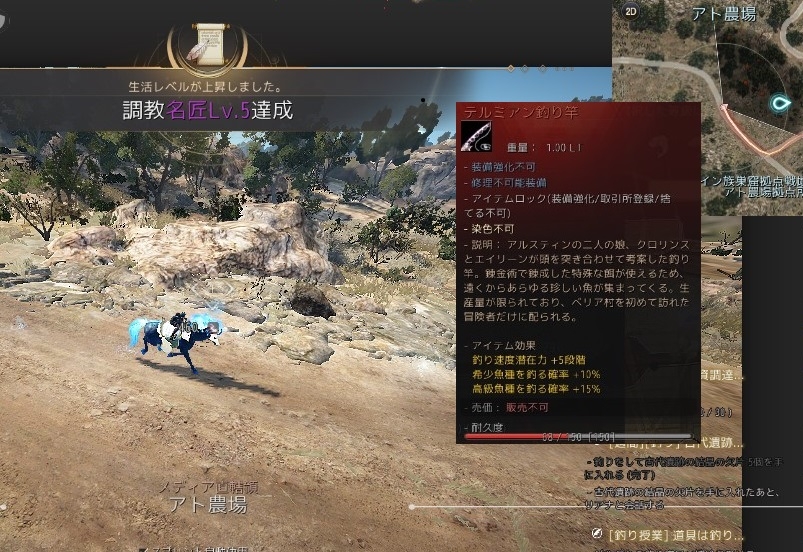Click the blue destination marker on minimap

783,102
